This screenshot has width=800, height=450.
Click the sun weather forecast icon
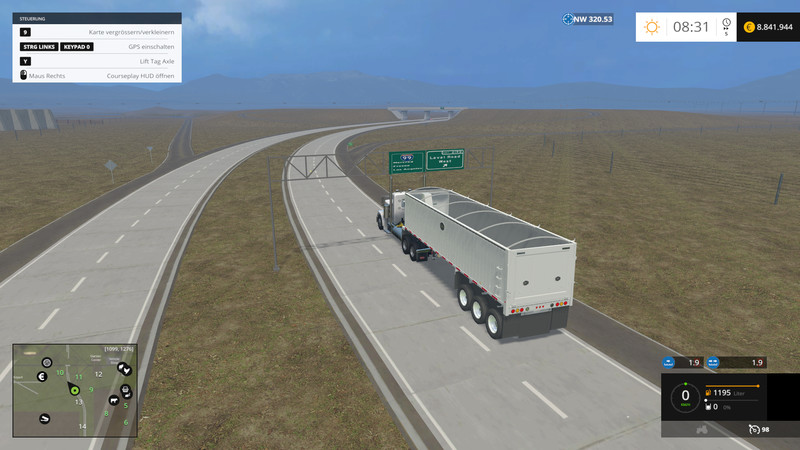652,27
